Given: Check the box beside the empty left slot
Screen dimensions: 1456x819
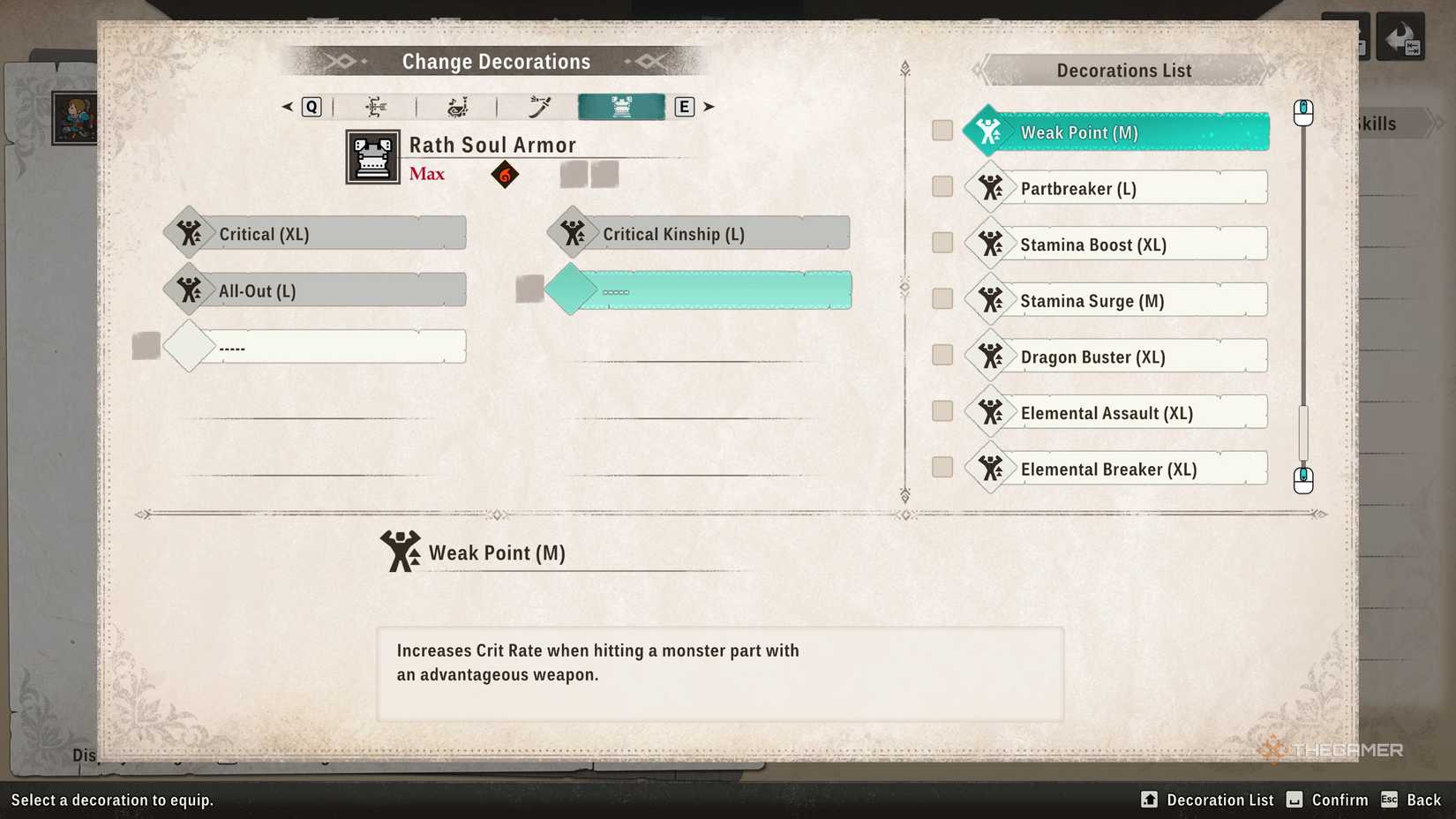Looking at the screenshot, I should click(146, 344).
